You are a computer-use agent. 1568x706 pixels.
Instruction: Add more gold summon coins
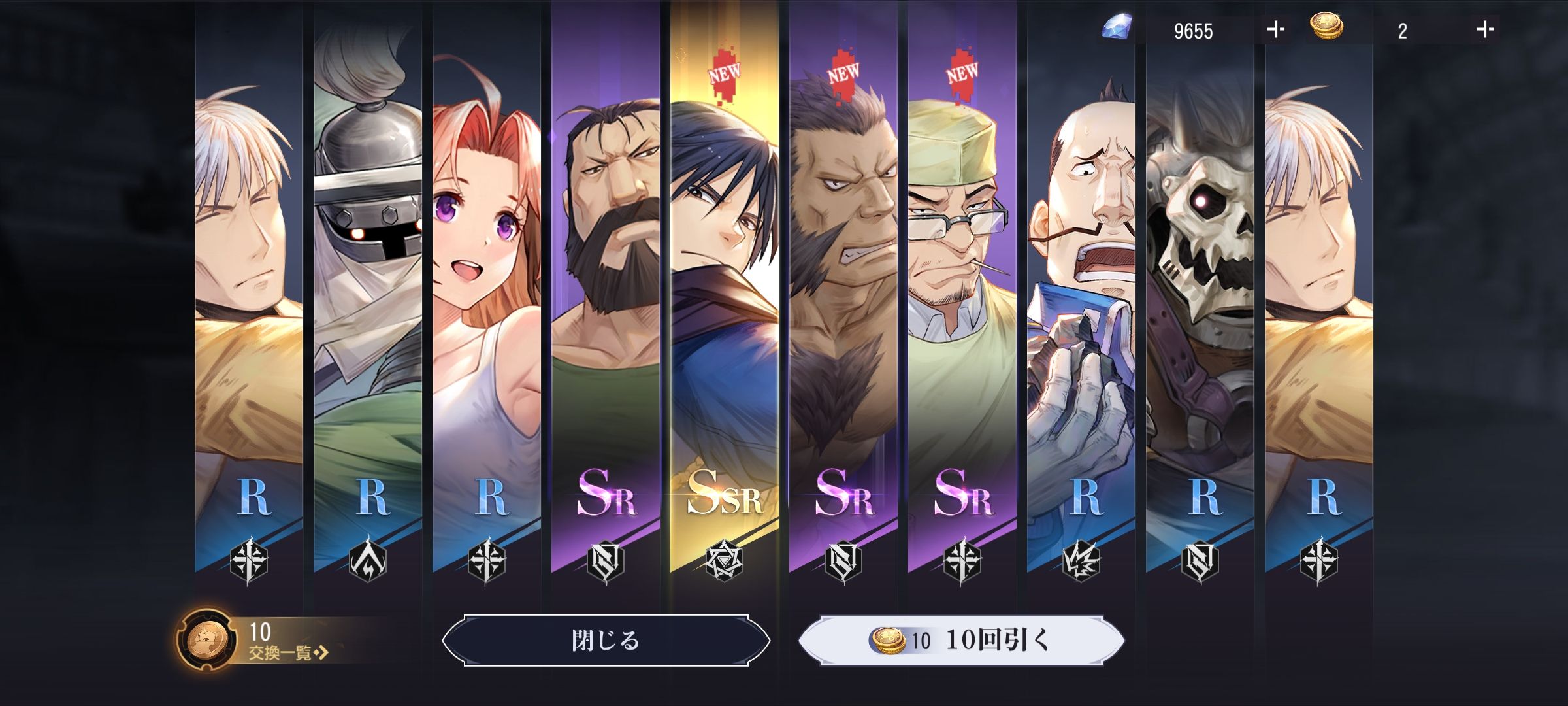pyautogui.click(x=1484, y=30)
